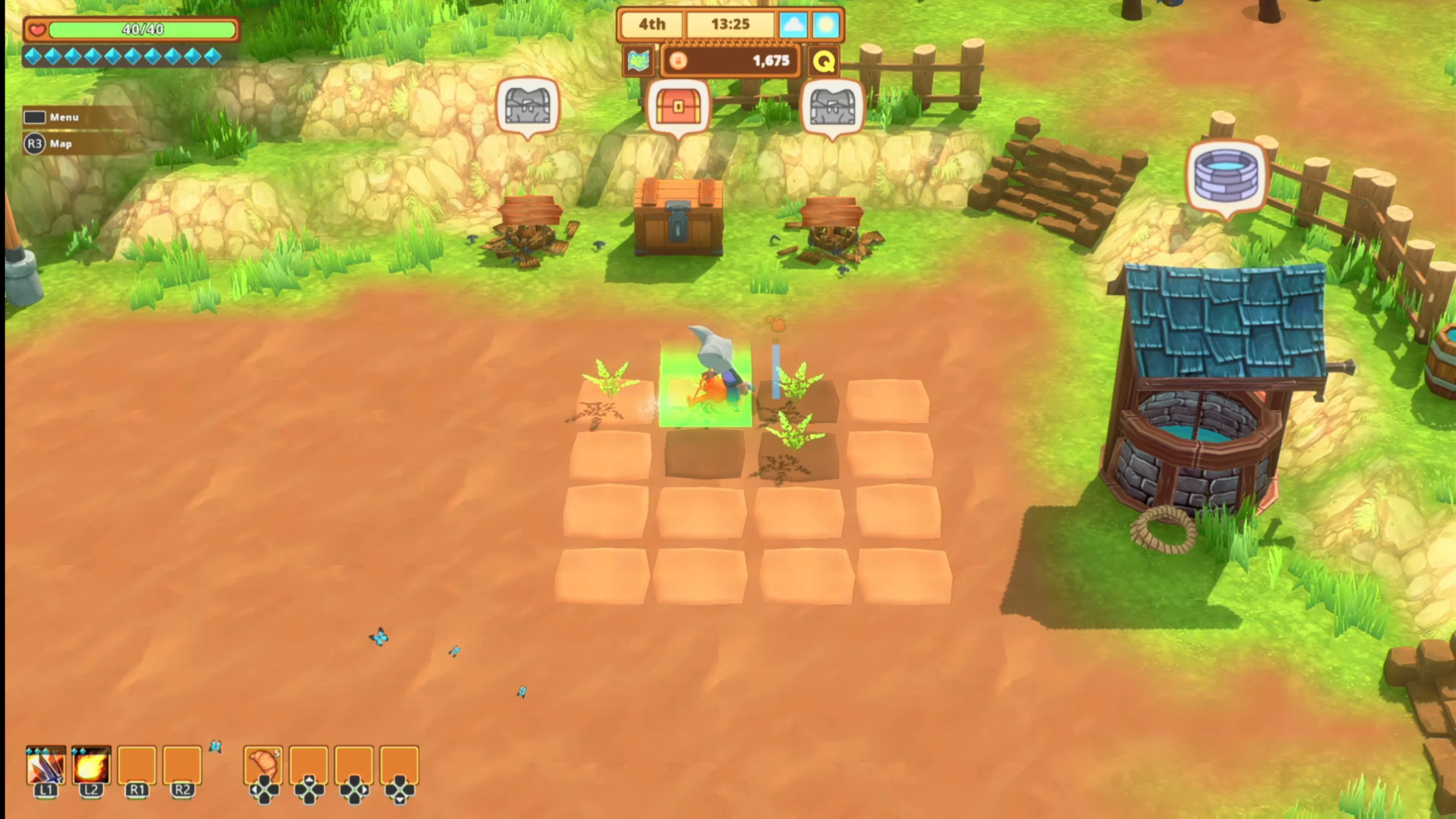Open the map icon beside the coin counter

[638, 61]
